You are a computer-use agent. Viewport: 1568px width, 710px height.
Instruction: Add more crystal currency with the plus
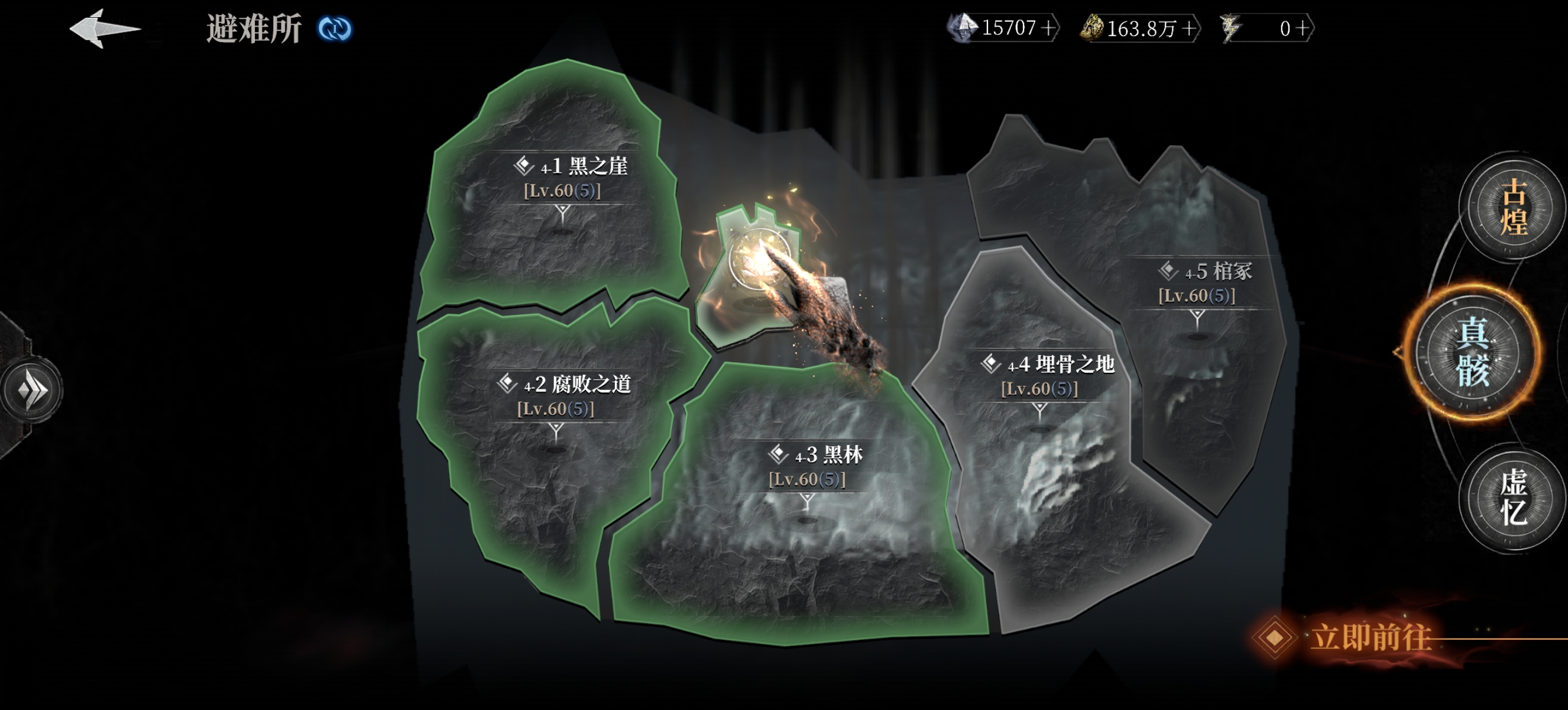tap(1048, 28)
